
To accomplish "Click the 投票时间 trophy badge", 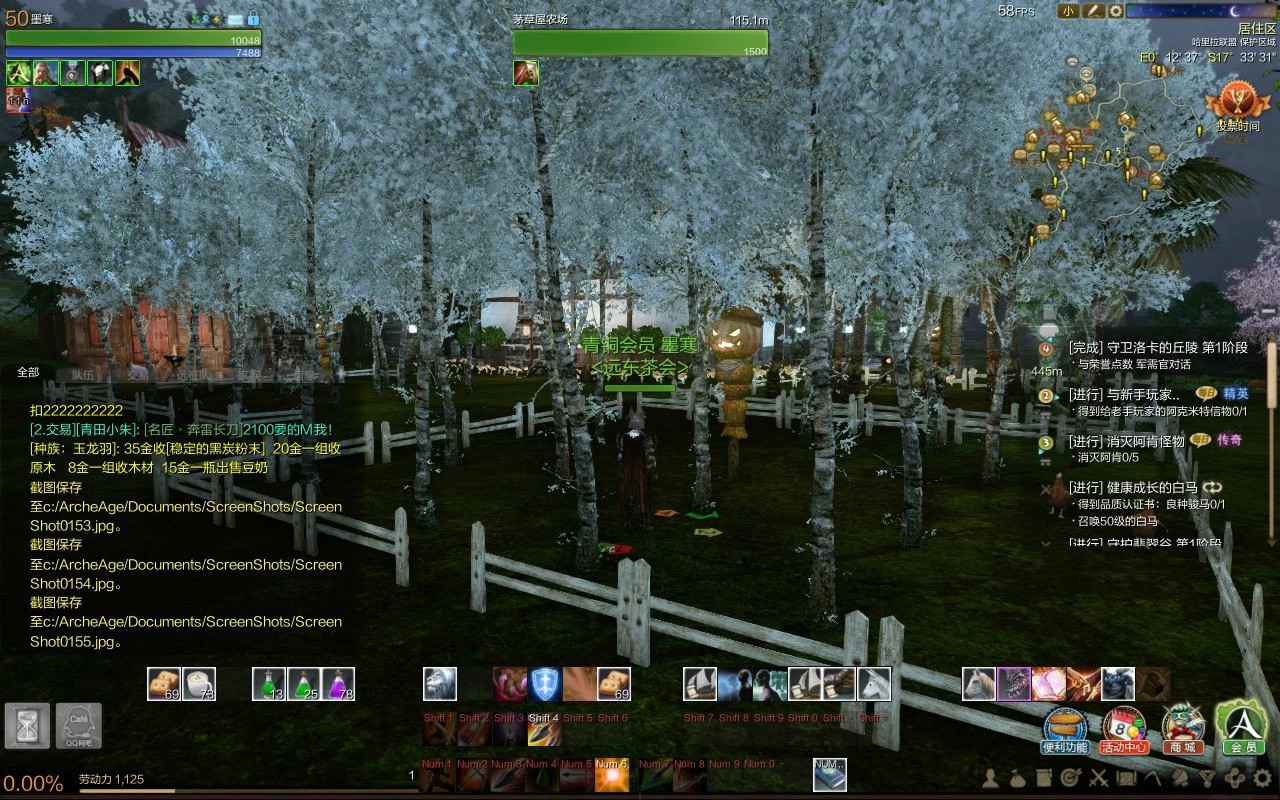I will [x=1237, y=106].
